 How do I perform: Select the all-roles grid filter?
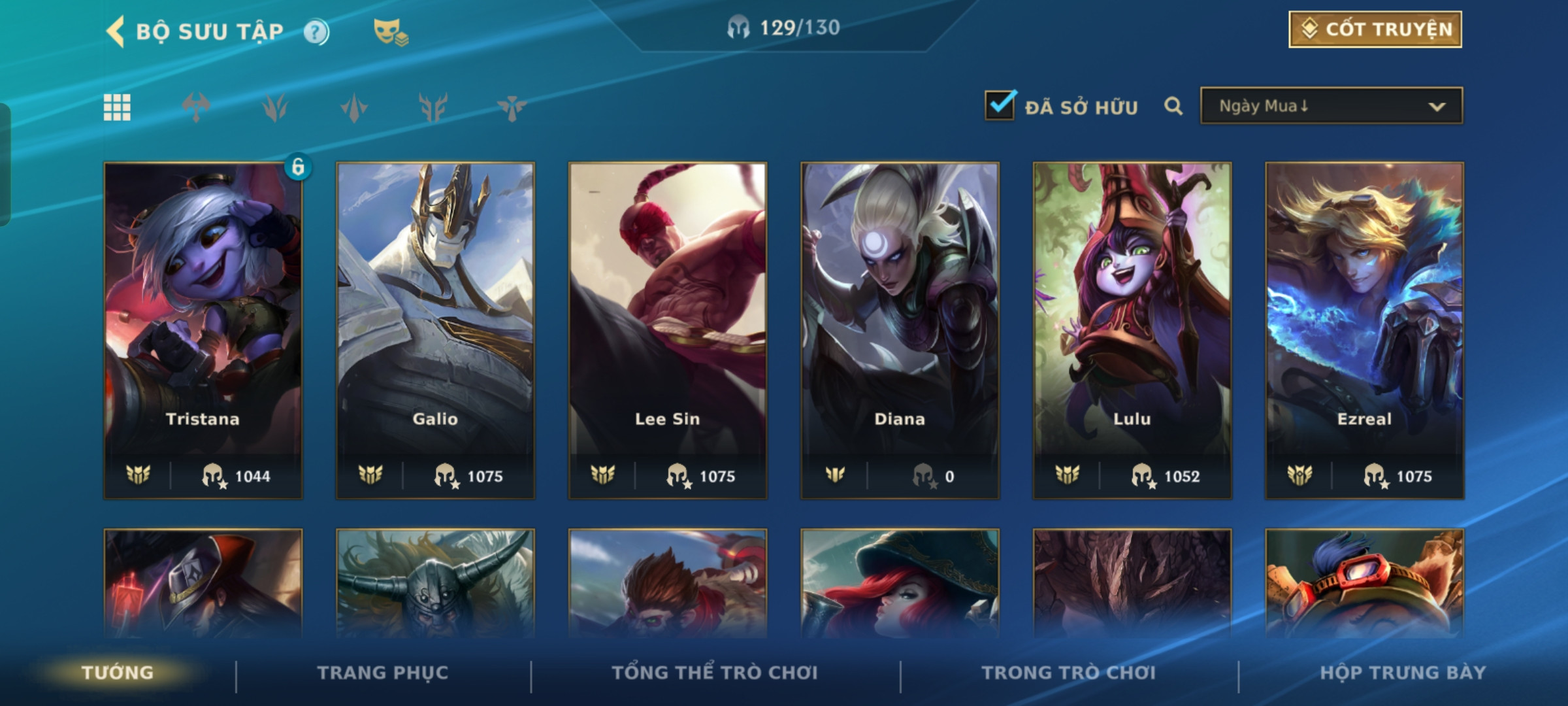click(x=118, y=107)
